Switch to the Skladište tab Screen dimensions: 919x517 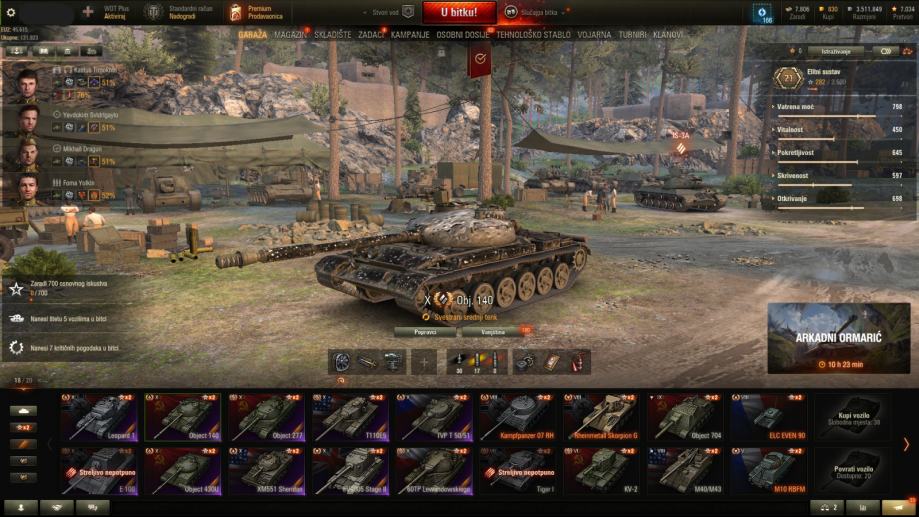click(333, 34)
